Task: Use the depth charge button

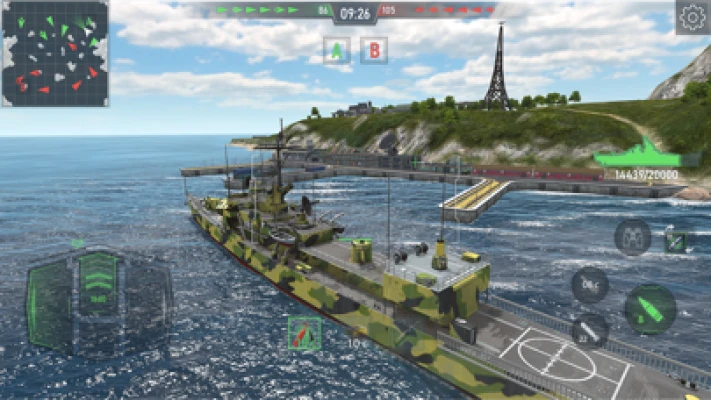Action: 590,285
